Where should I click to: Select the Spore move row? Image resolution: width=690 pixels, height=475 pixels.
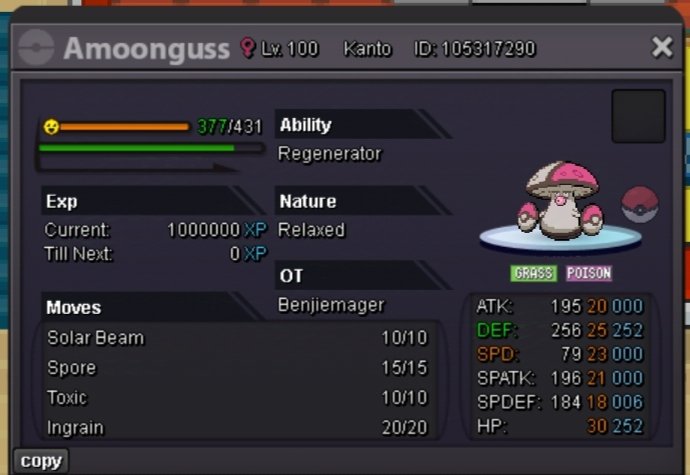237,368
